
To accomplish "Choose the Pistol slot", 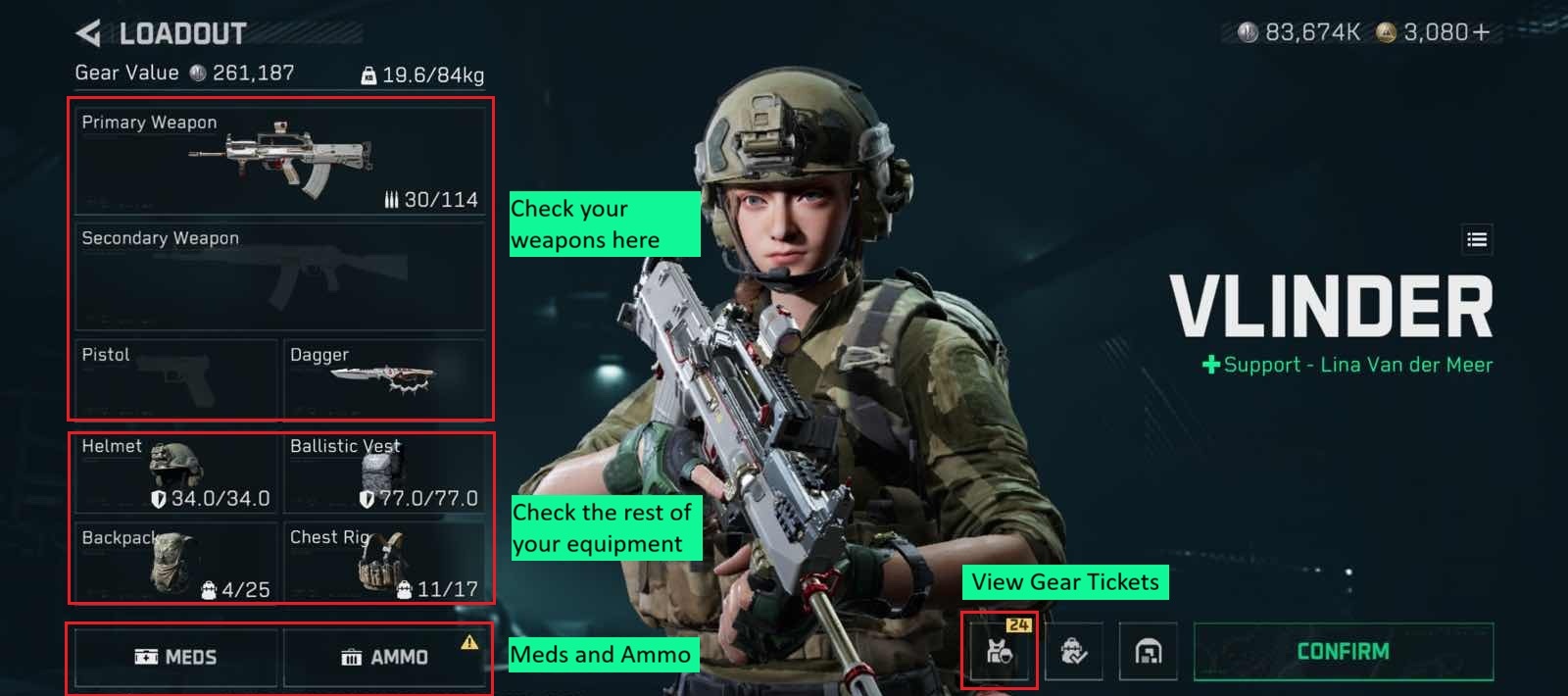I will tap(176, 378).
